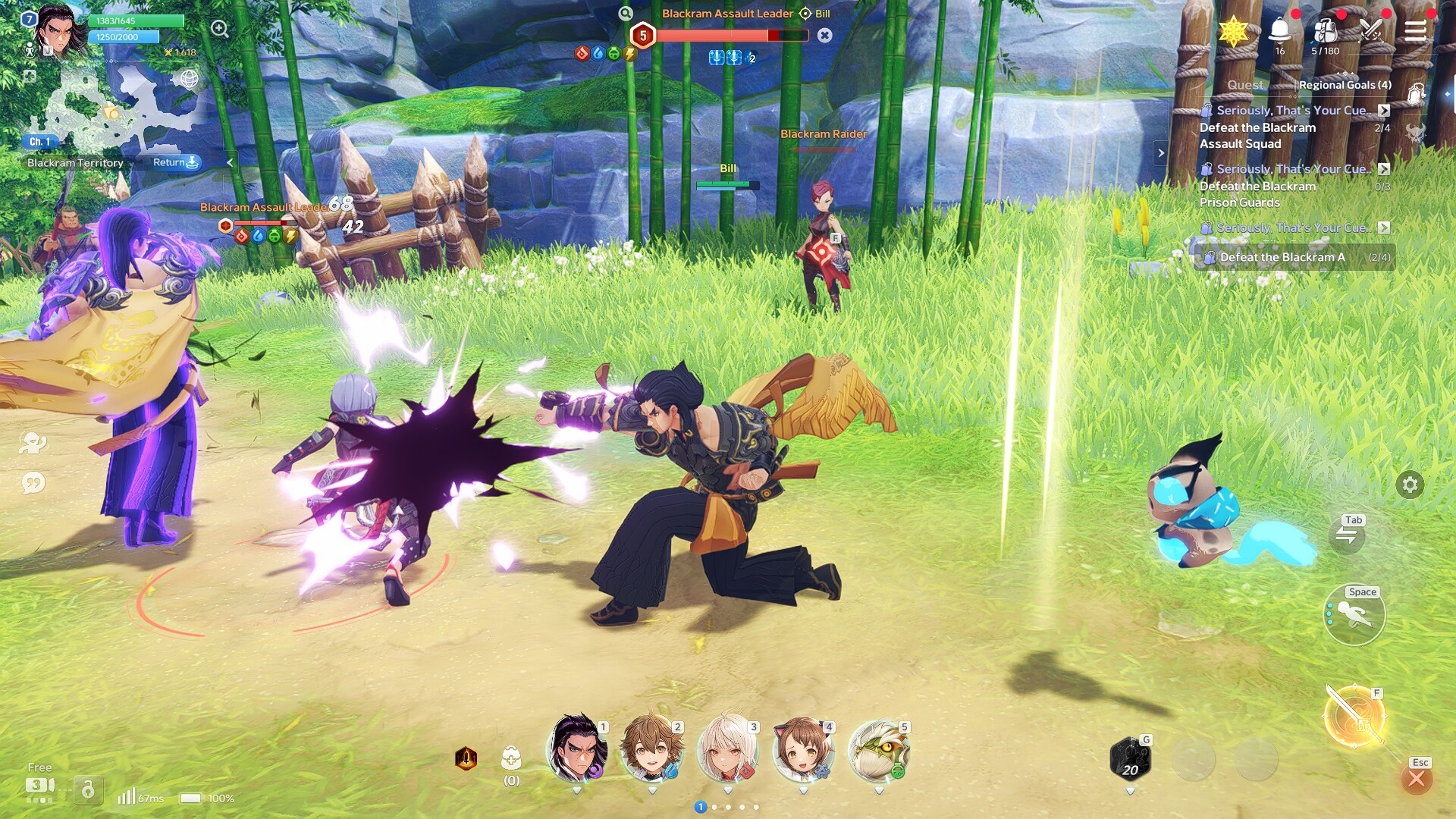Select the crossed swords battle icon
The image size is (1456, 819).
tap(1372, 32)
